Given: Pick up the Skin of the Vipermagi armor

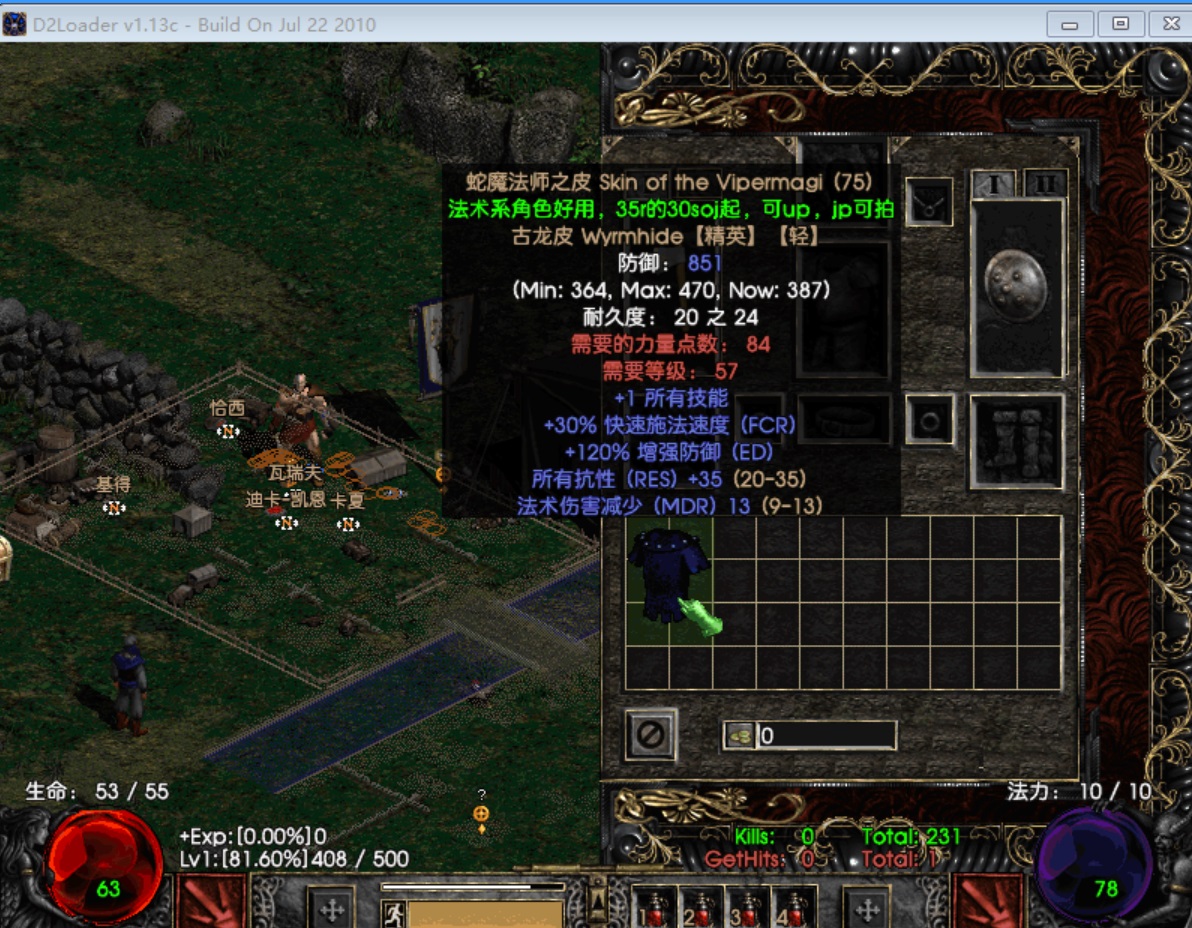Looking at the screenshot, I should 668,577.
